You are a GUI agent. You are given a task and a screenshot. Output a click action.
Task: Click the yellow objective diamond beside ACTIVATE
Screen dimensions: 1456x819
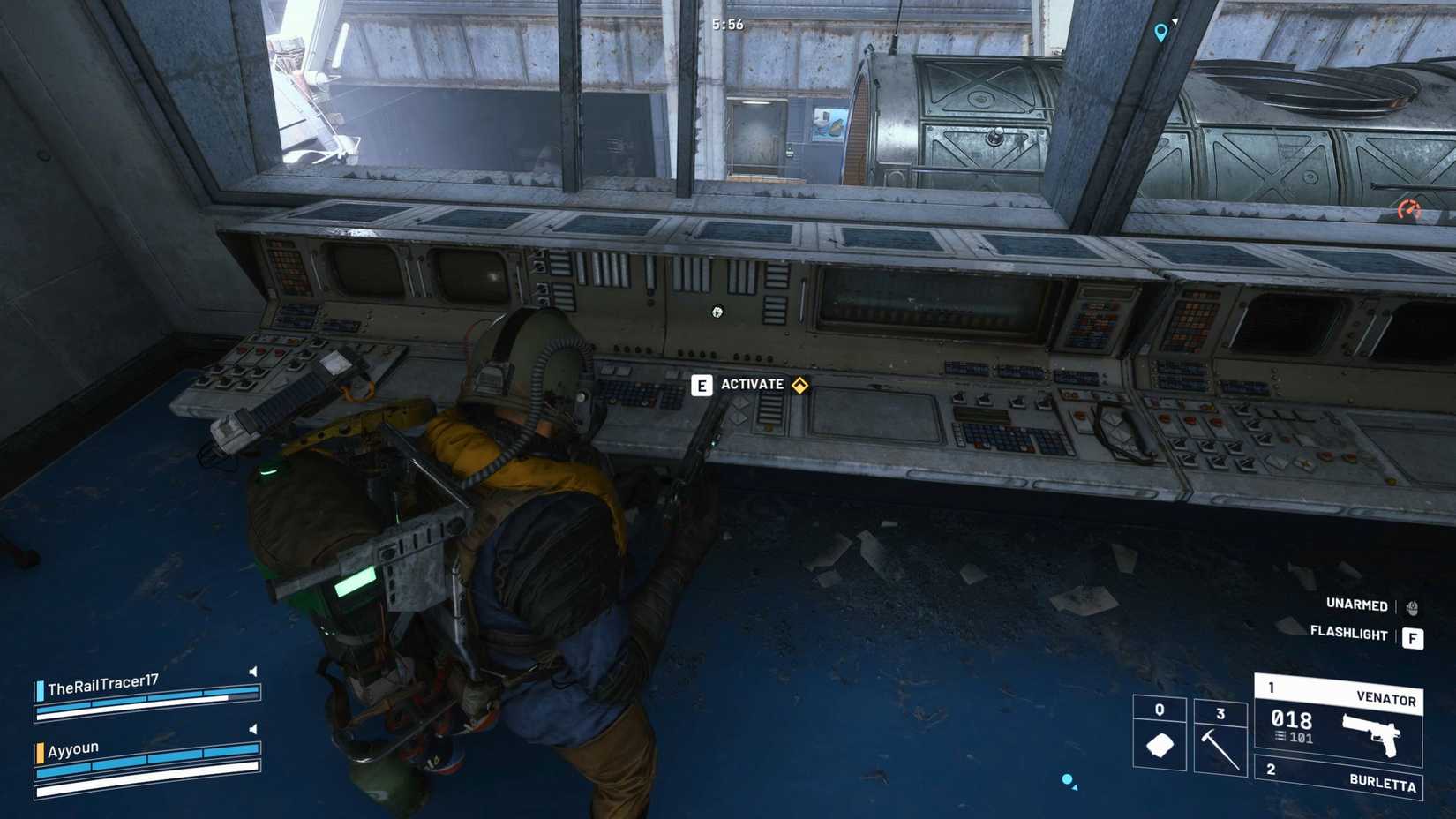[799, 386]
